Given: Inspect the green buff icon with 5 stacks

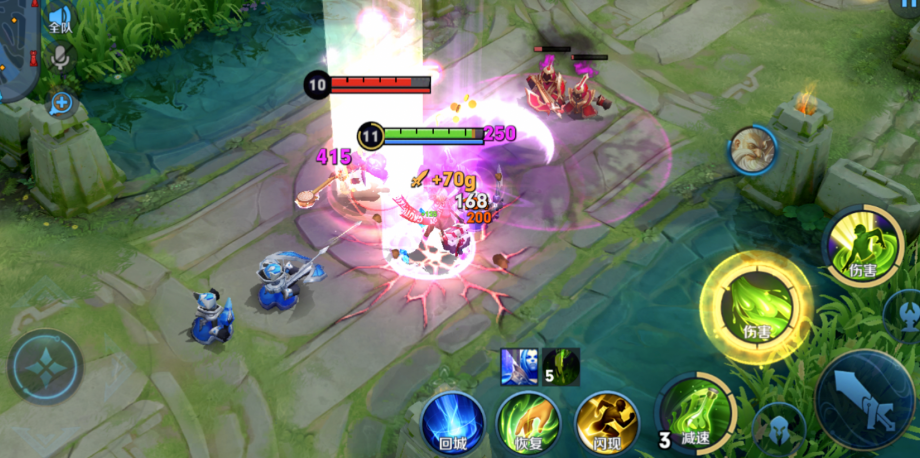Looking at the screenshot, I should pyautogui.click(x=561, y=367).
